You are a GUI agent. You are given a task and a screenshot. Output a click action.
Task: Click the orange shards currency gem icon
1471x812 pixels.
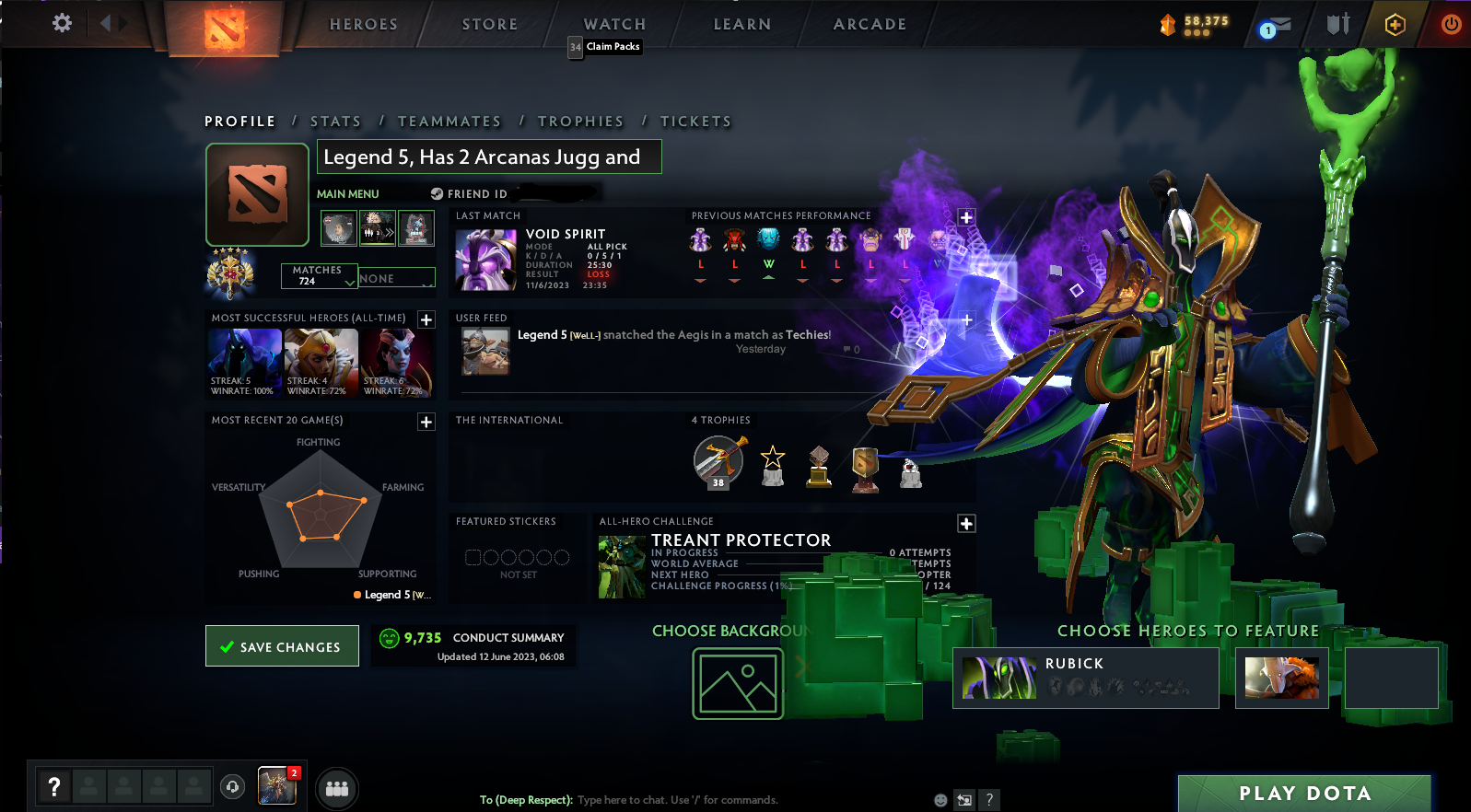[x=1168, y=25]
